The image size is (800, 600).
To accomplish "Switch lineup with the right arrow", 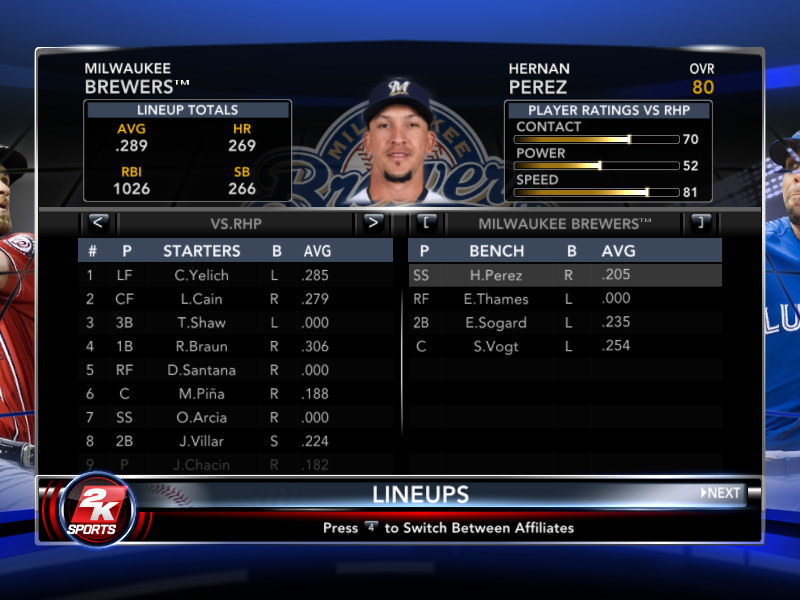I will [373, 223].
